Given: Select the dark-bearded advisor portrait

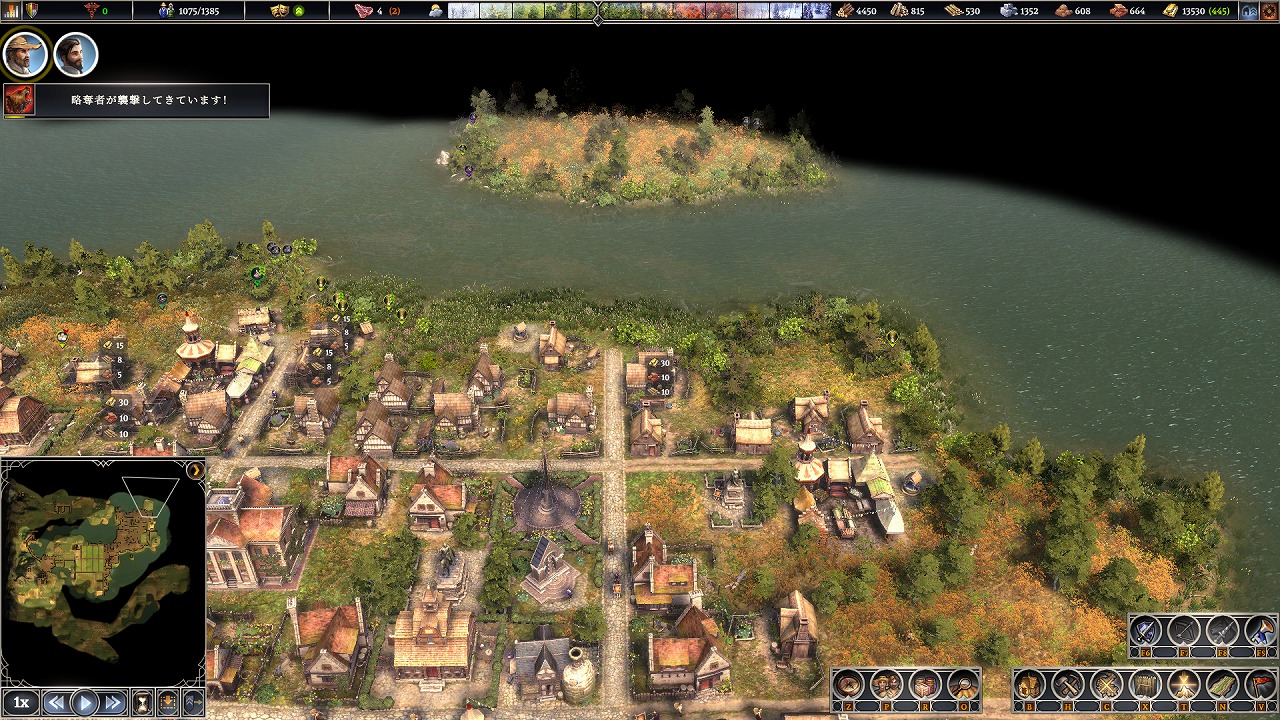Looking at the screenshot, I should [x=75, y=54].
